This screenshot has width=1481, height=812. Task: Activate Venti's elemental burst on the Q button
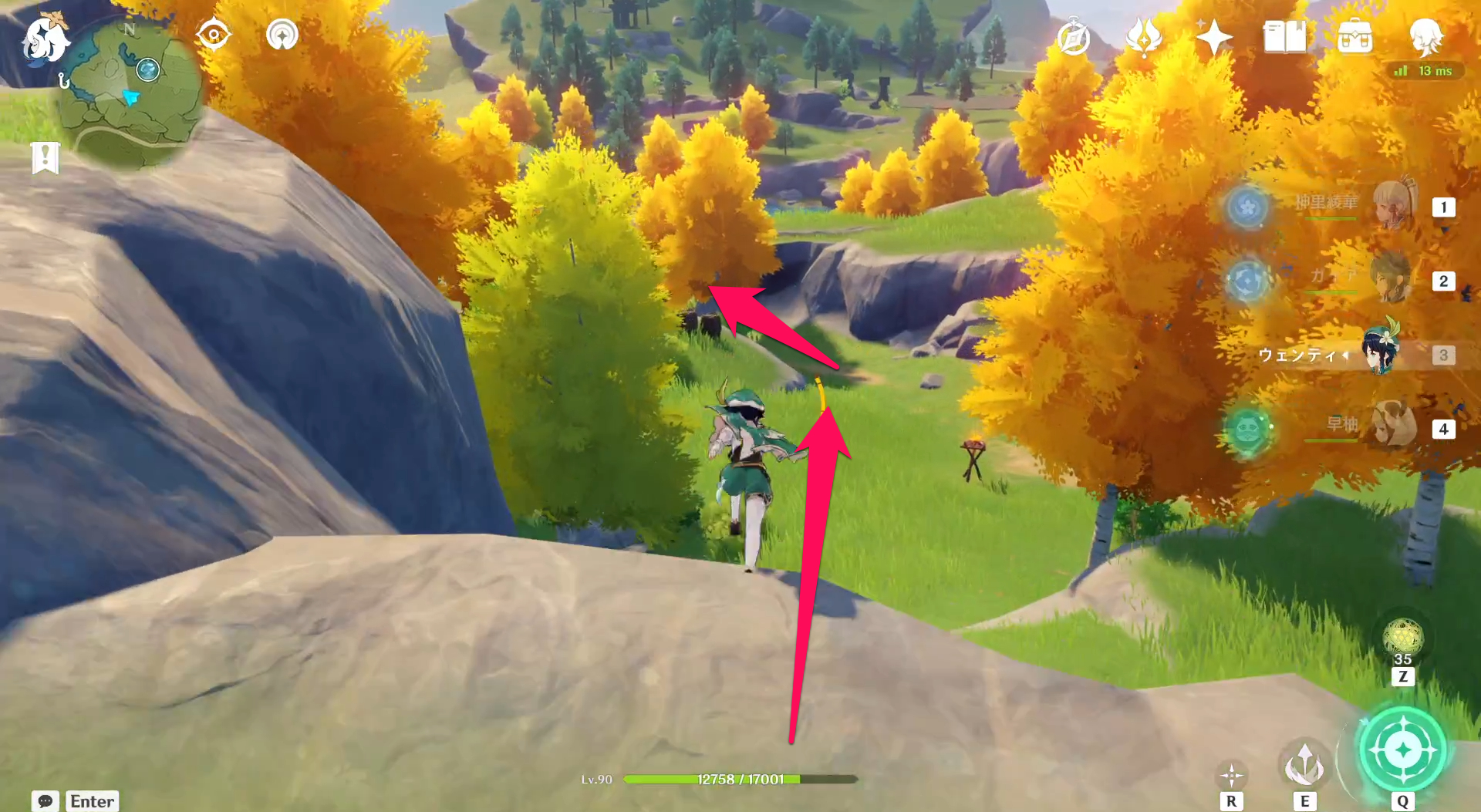[x=1402, y=746]
